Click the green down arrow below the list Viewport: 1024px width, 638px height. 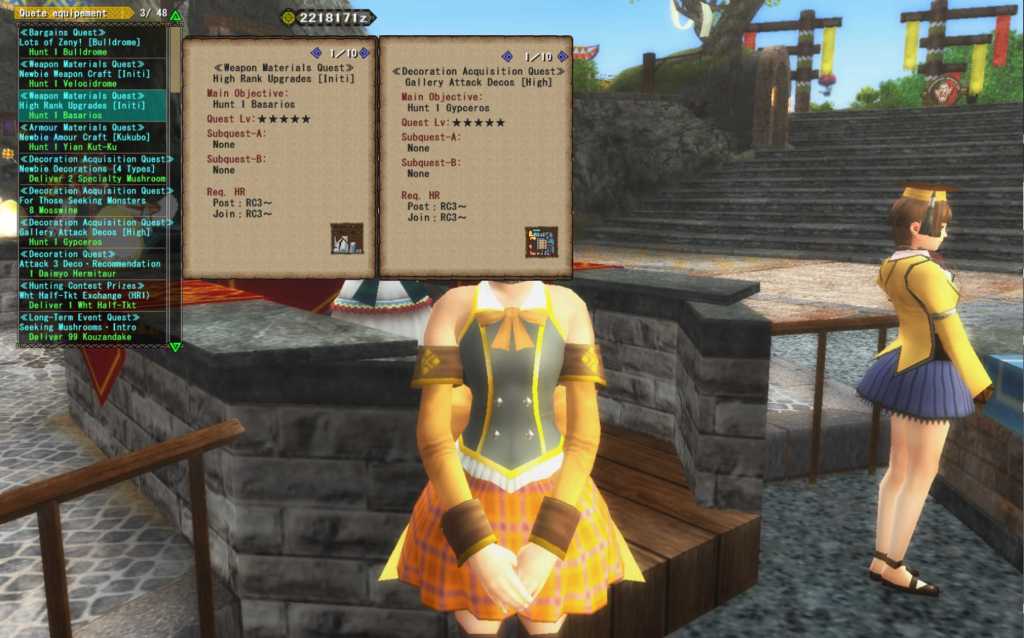click(x=176, y=346)
